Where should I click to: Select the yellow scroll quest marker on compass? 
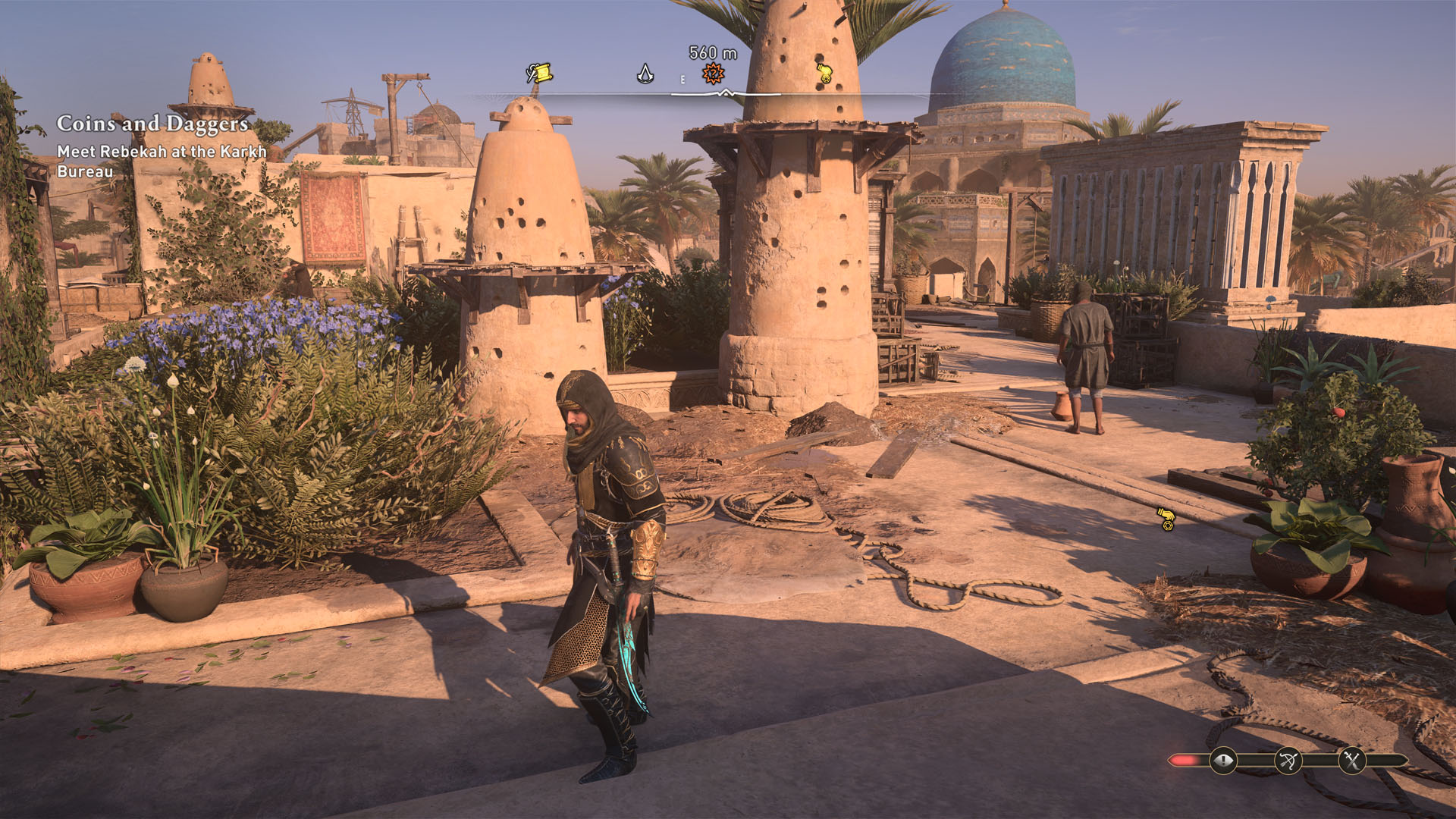click(539, 74)
